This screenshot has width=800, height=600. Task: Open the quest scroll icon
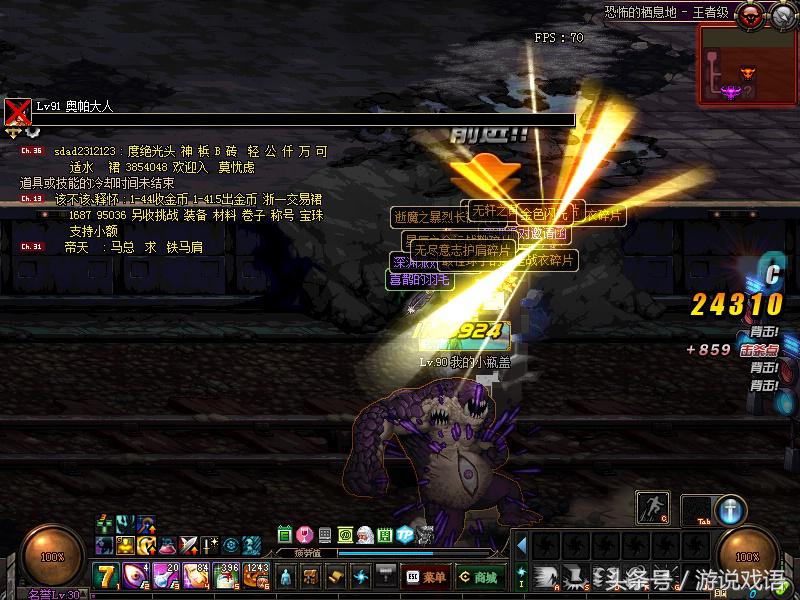pyautogui.click(x=336, y=577)
